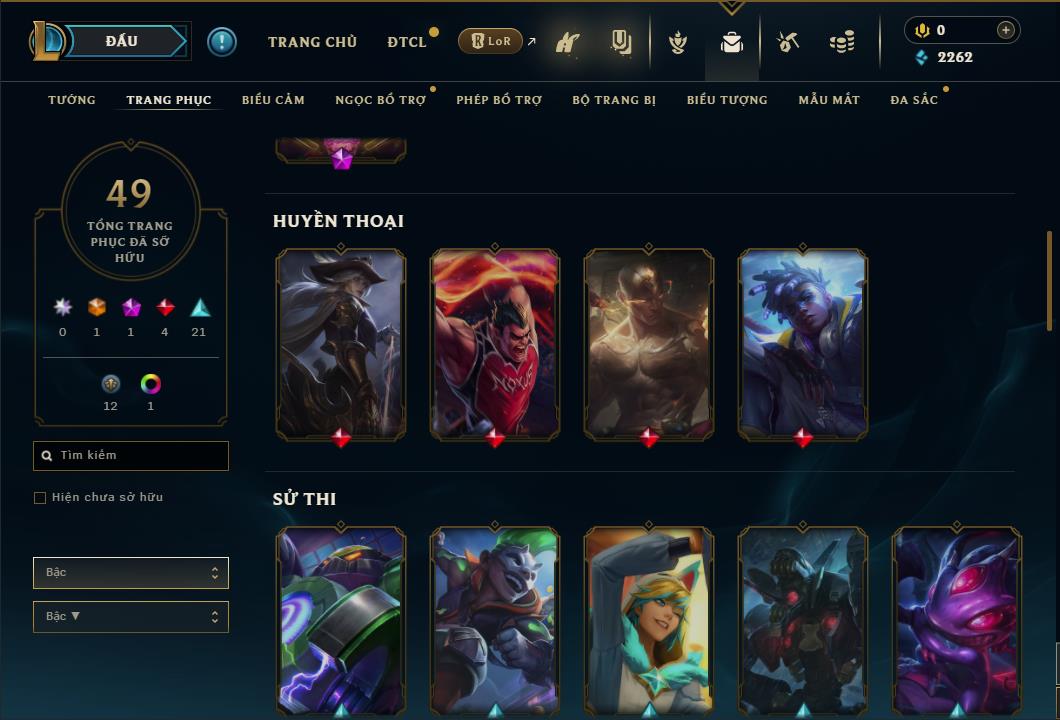The width and height of the screenshot is (1060, 720).
Task: Choose the red Darius Noxus skin card
Action: tap(495, 343)
